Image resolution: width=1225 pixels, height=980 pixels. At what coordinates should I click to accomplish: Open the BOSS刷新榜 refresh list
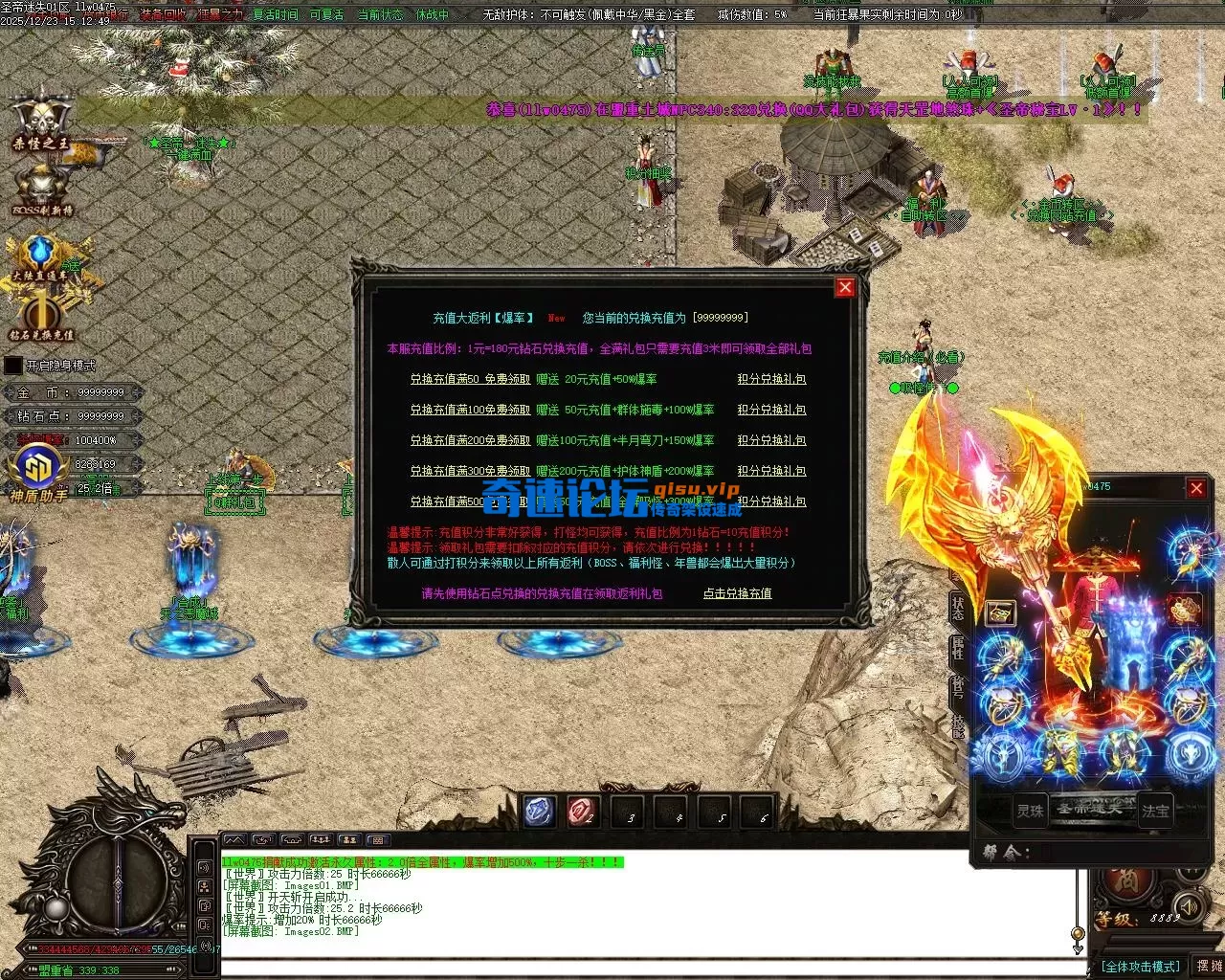(x=42, y=189)
